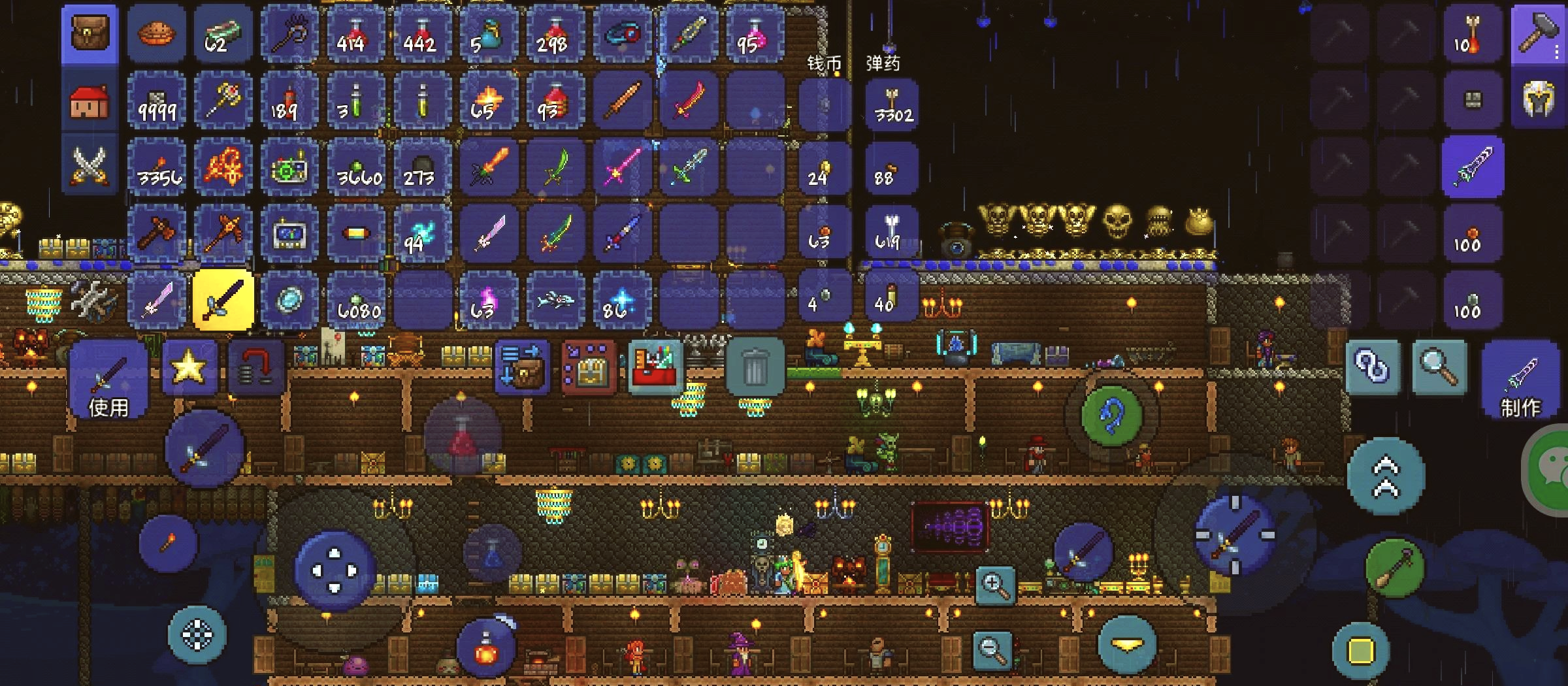The width and height of the screenshot is (1568, 686).
Task: Open the crossed swords PvP tab
Action: 90,165
